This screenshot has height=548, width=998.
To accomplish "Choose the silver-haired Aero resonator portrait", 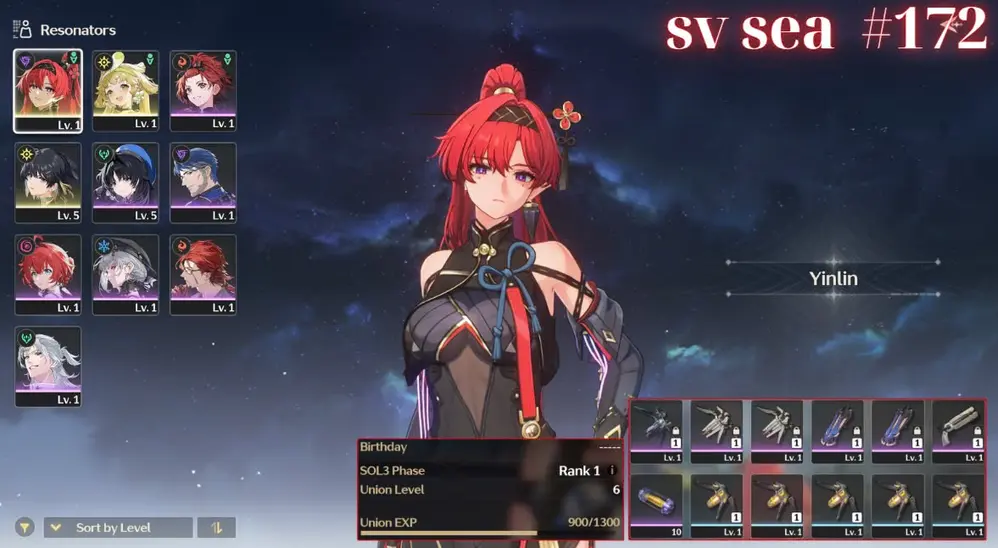I will (x=48, y=365).
